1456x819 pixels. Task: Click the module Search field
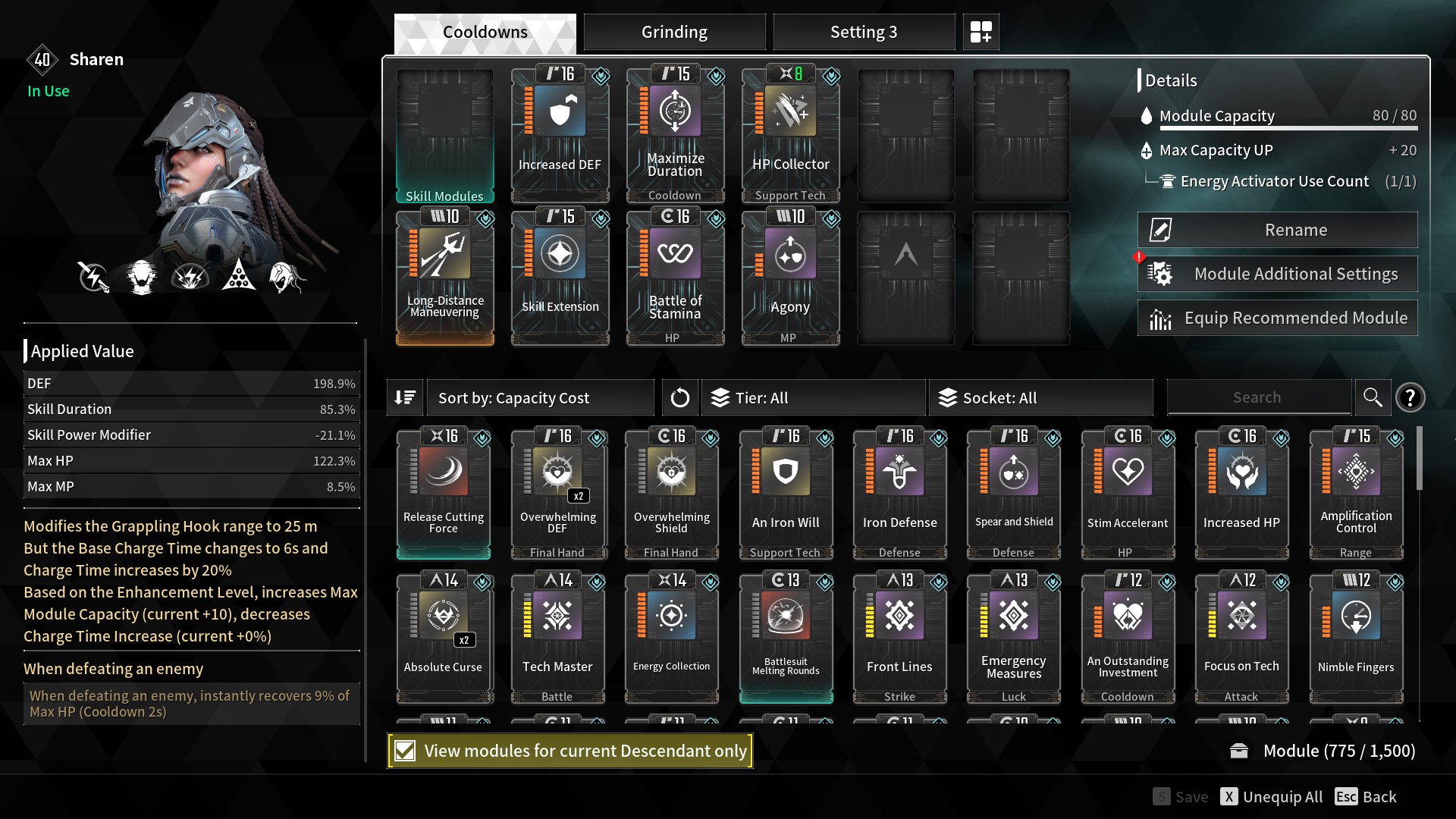[x=1257, y=397]
